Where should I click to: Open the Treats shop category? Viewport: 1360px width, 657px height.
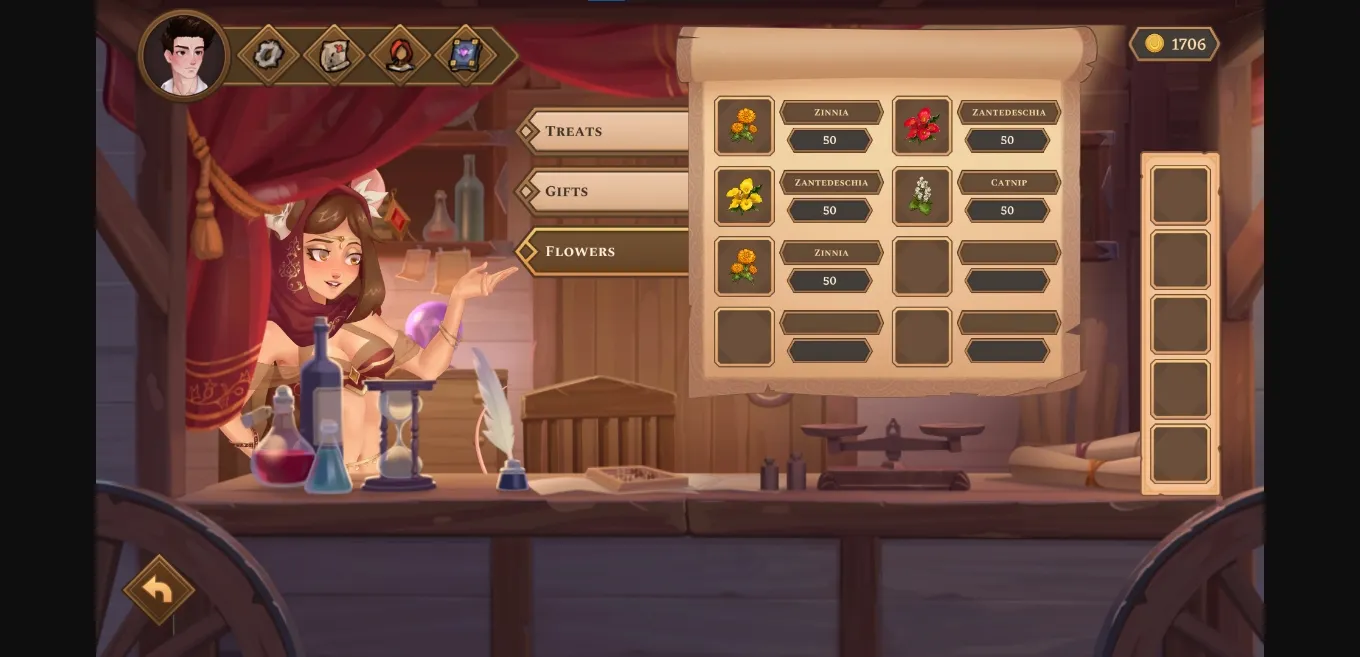[605, 131]
